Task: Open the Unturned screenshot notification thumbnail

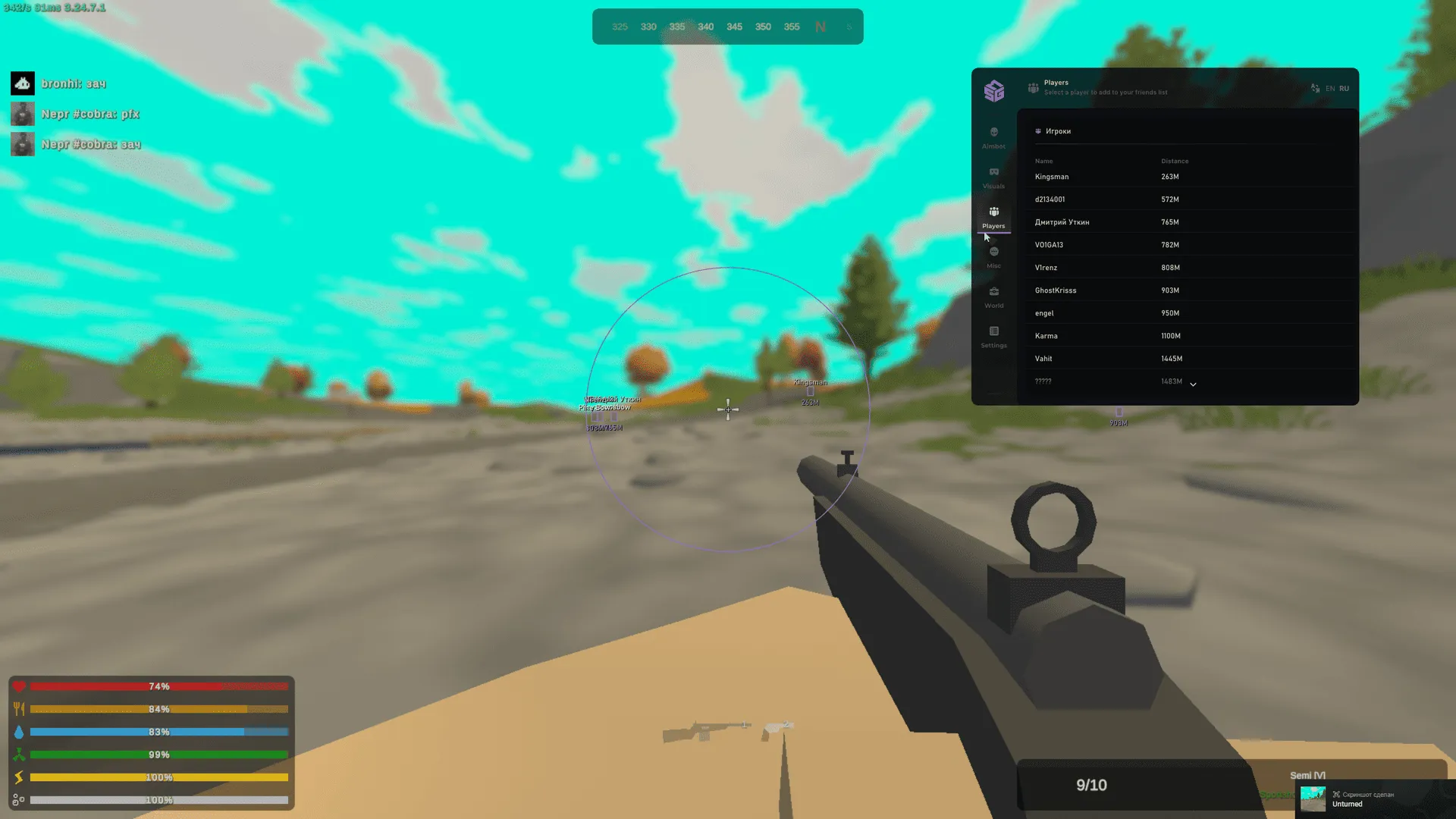Action: click(1313, 799)
